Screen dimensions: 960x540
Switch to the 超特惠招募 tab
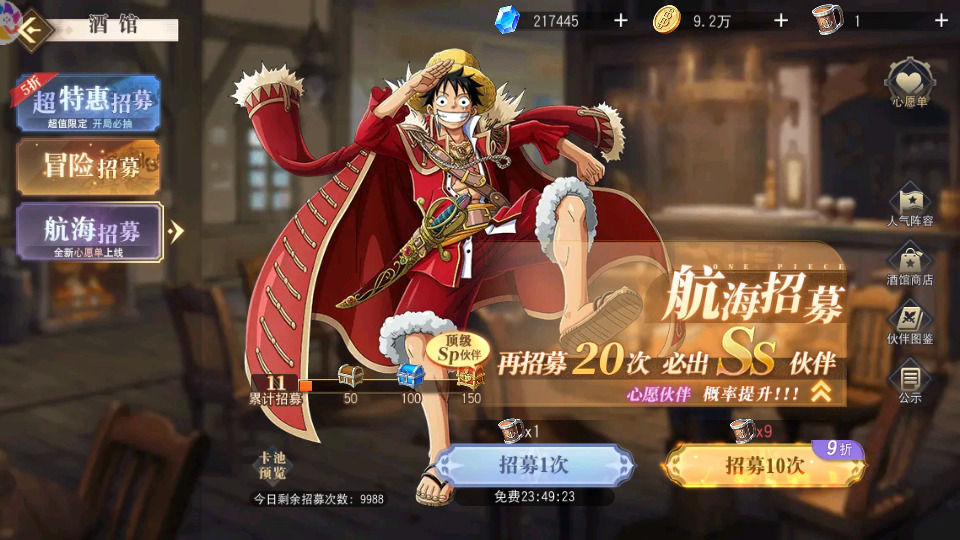click(88, 104)
